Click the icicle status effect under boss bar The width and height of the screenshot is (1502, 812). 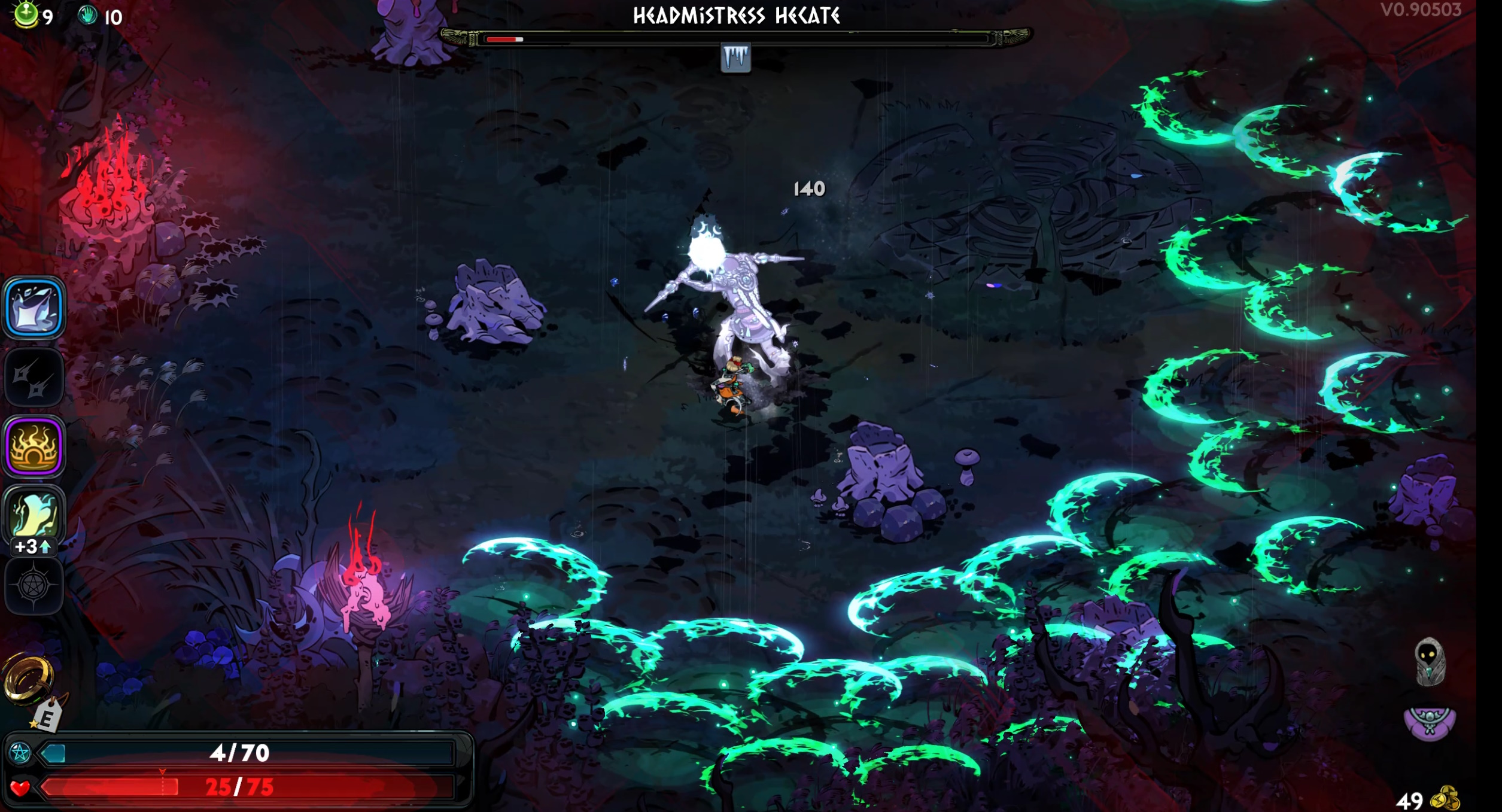[x=735, y=58]
